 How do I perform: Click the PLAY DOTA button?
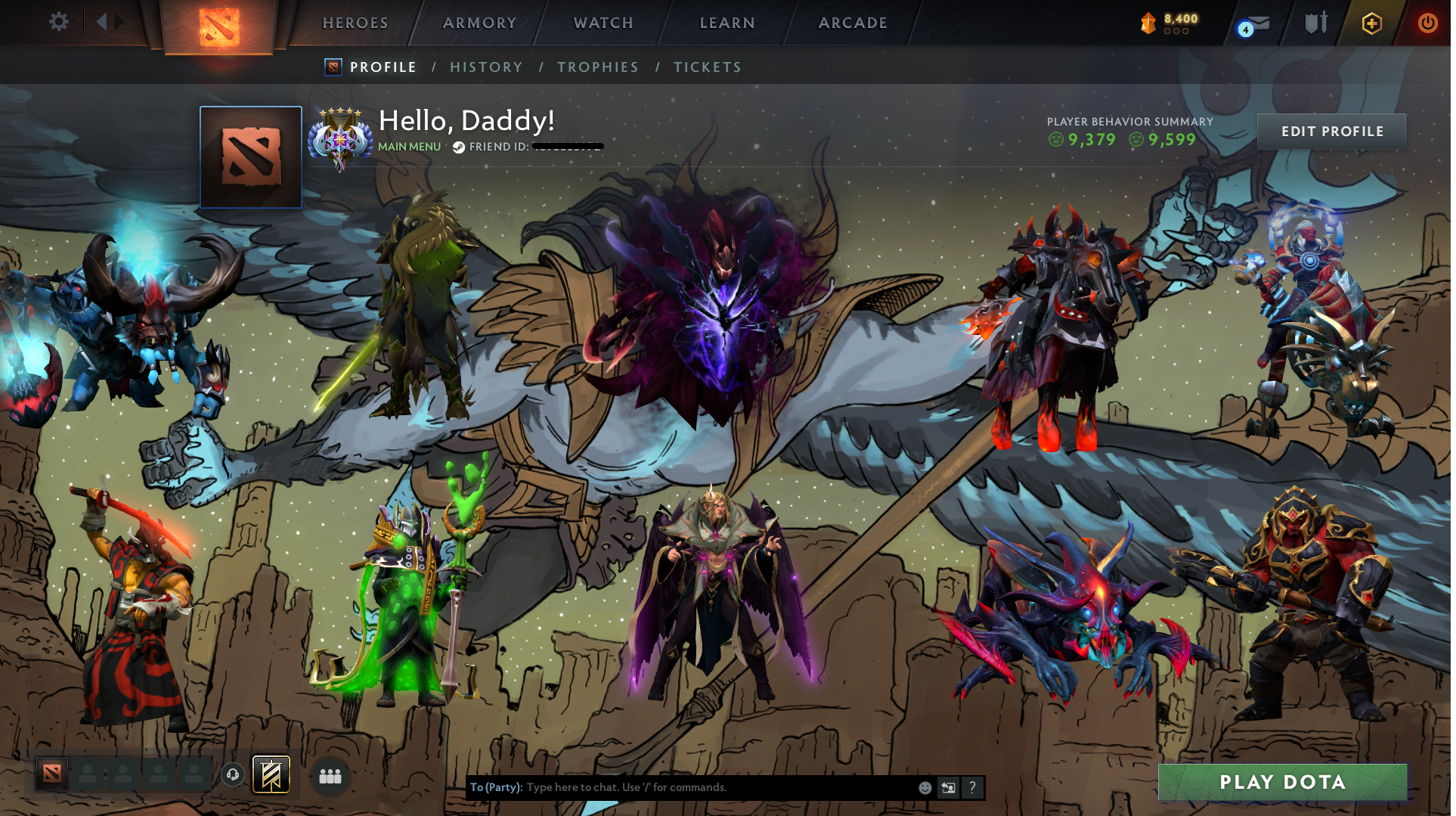pos(1283,783)
